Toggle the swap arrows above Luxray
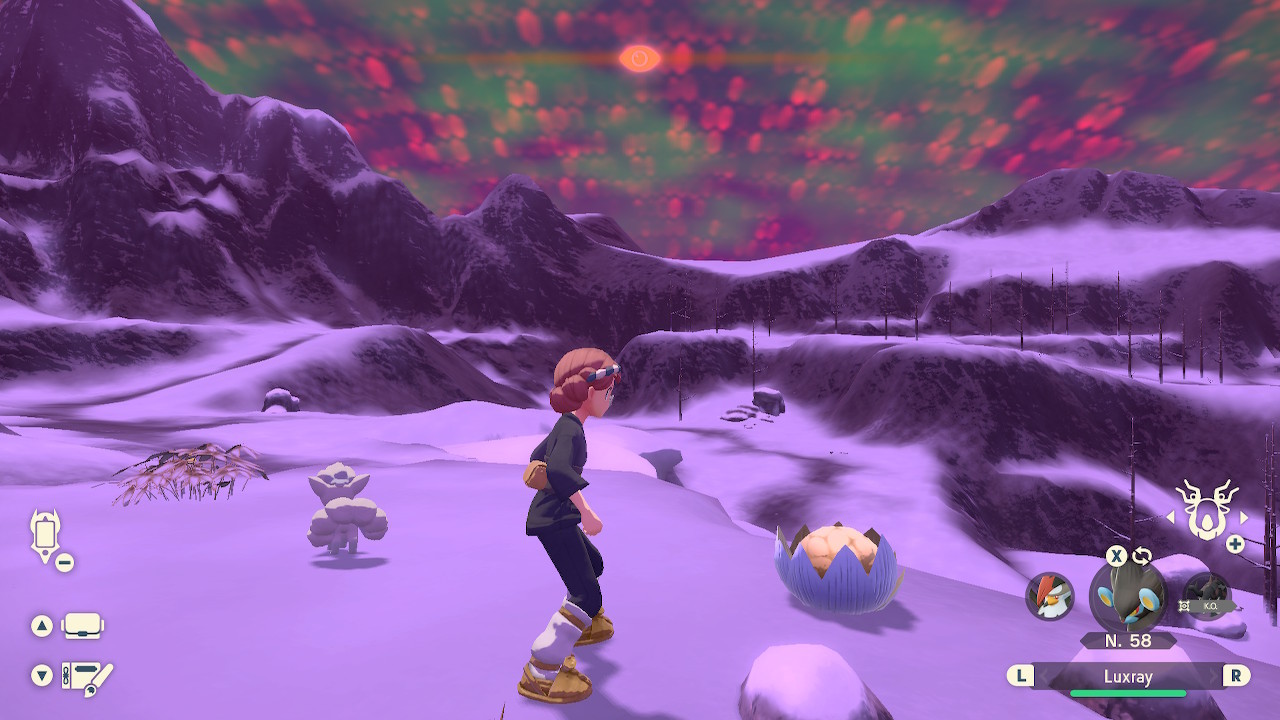Screen dimensions: 1280x720 pyautogui.click(x=1142, y=556)
